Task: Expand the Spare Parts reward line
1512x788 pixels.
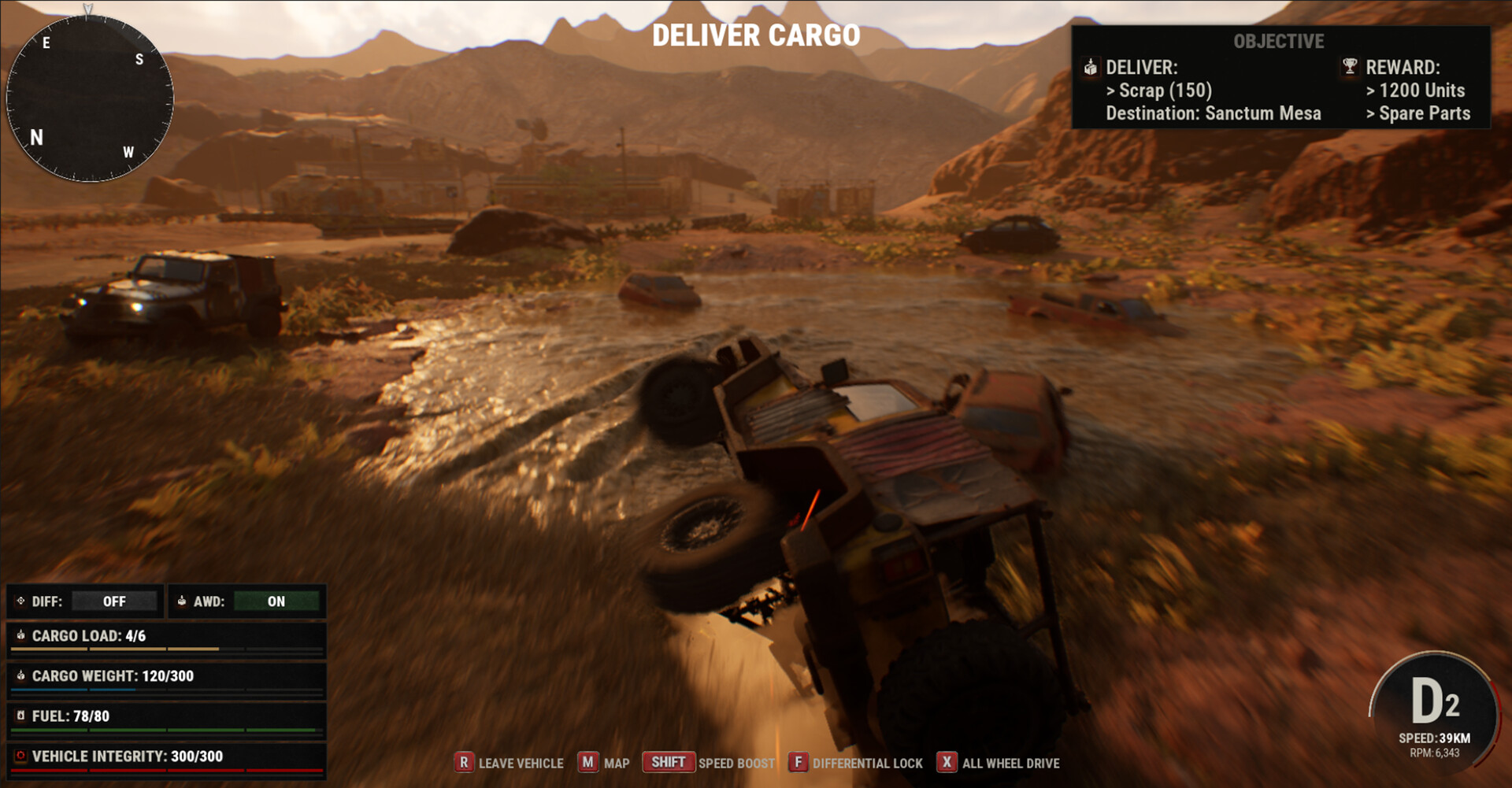Action: click(x=1419, y=113)
